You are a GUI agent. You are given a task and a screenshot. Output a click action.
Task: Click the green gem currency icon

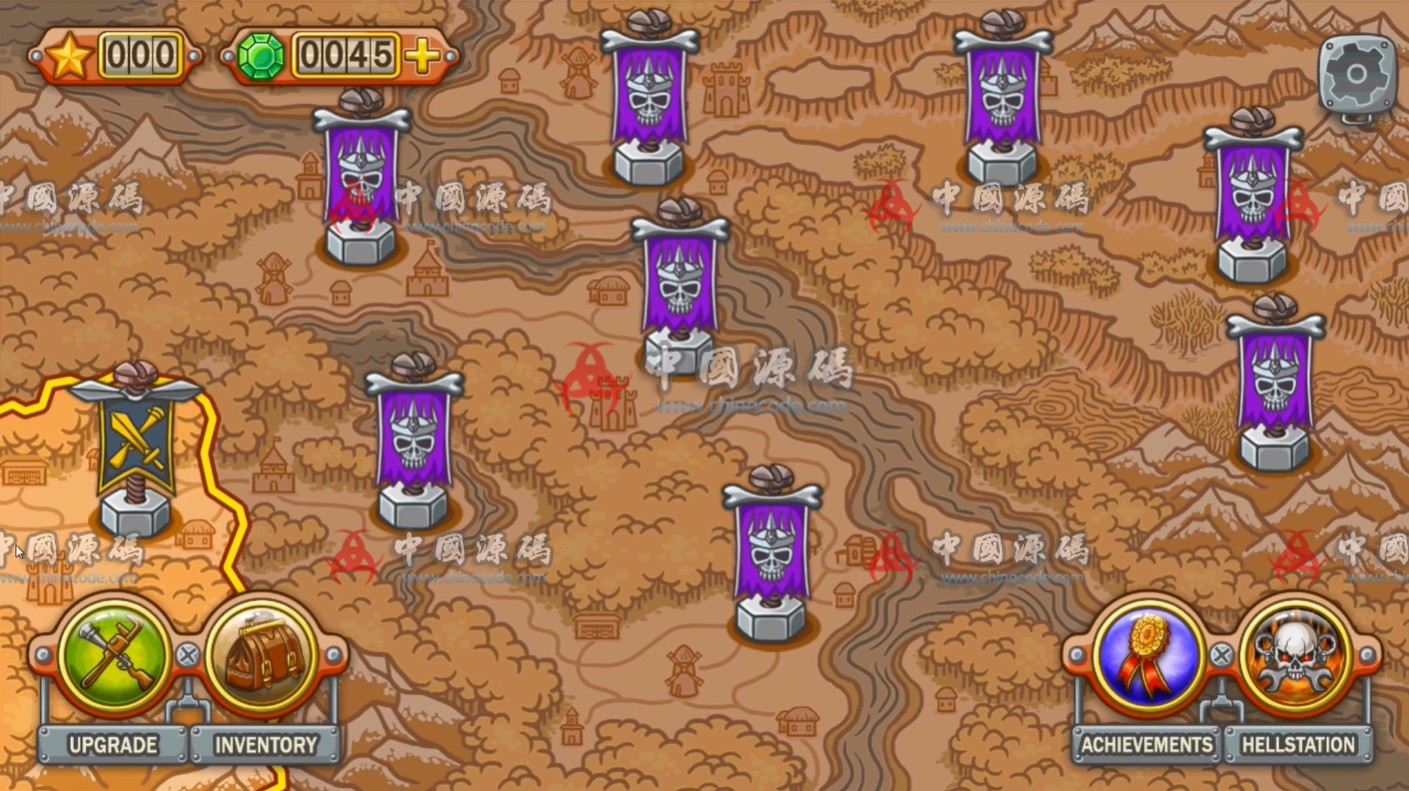(258, 57)
